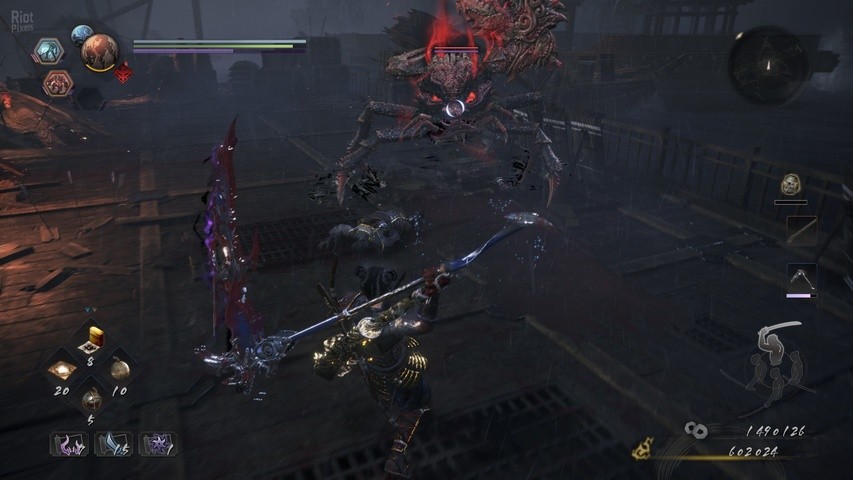Select the glowing item with 20 count
The image size is (853, 480).
[64, 369]
